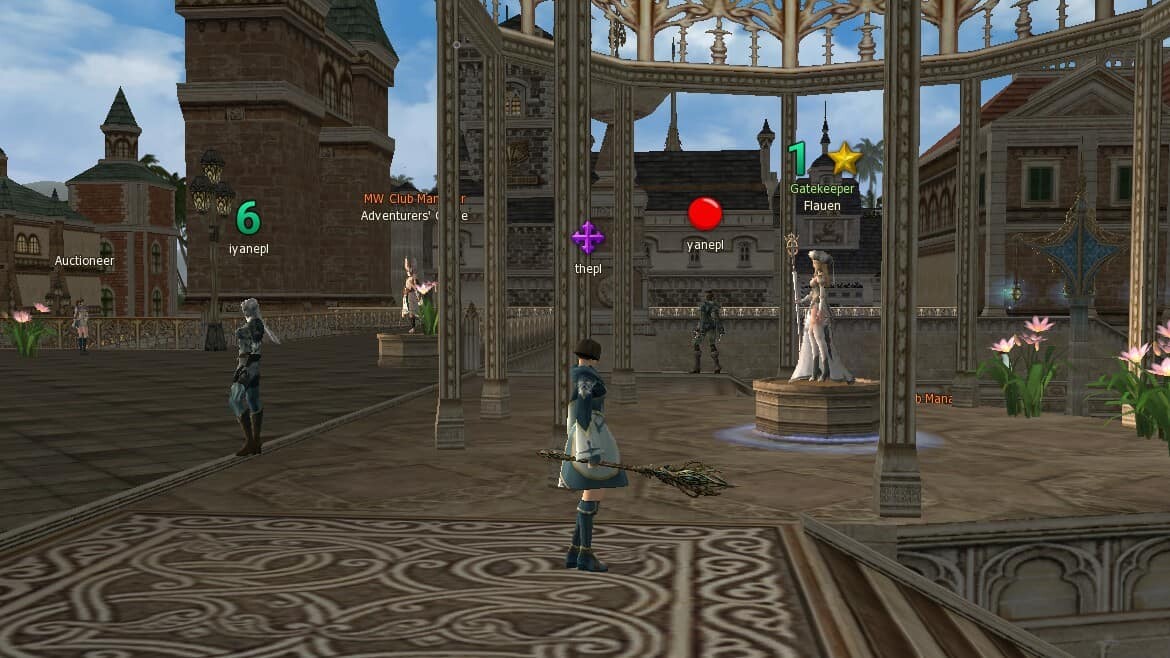Target the player with the red circle marker

pyautogui.click(x=707, y=331)
